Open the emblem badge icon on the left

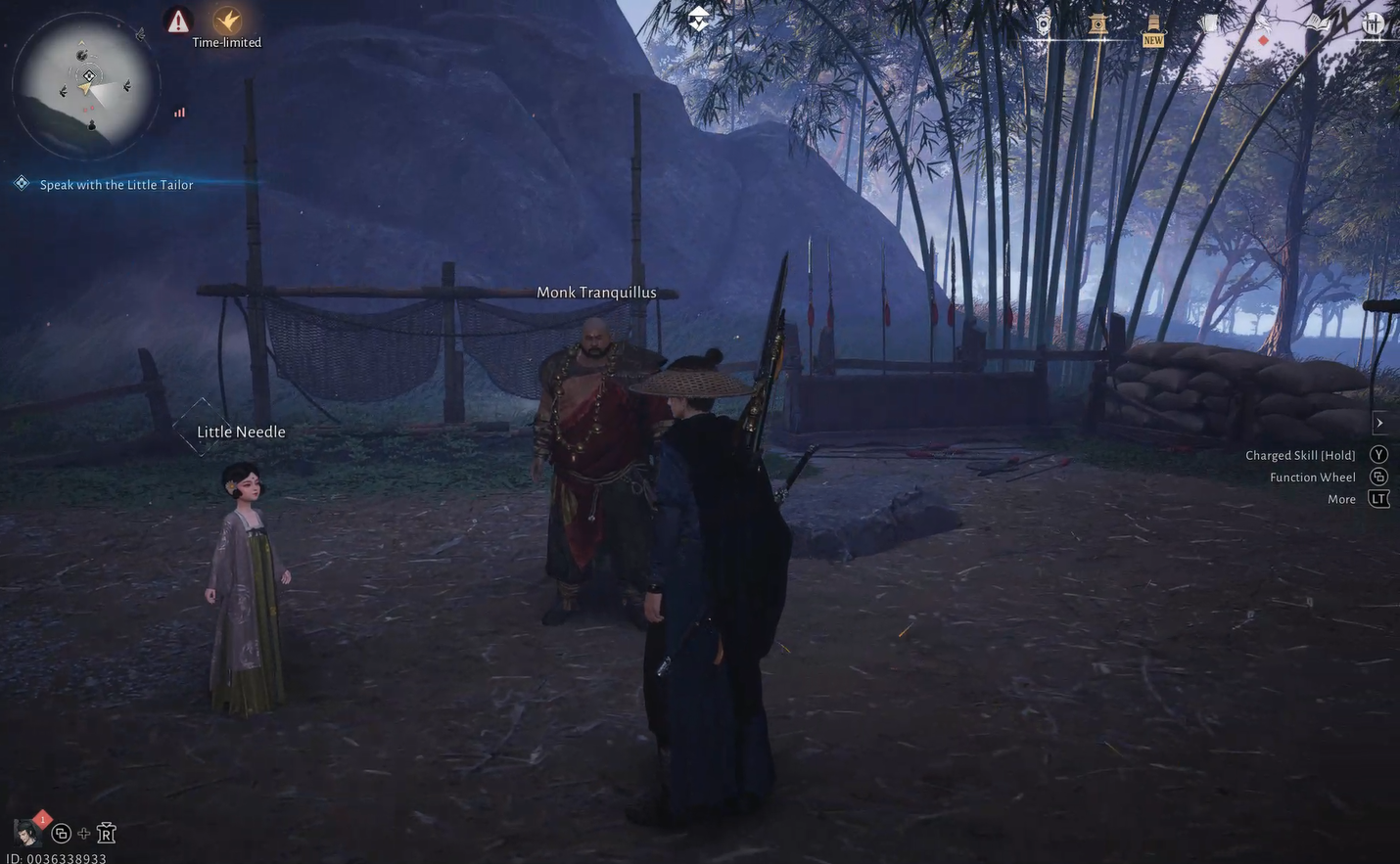click(x=1043, y=22)
